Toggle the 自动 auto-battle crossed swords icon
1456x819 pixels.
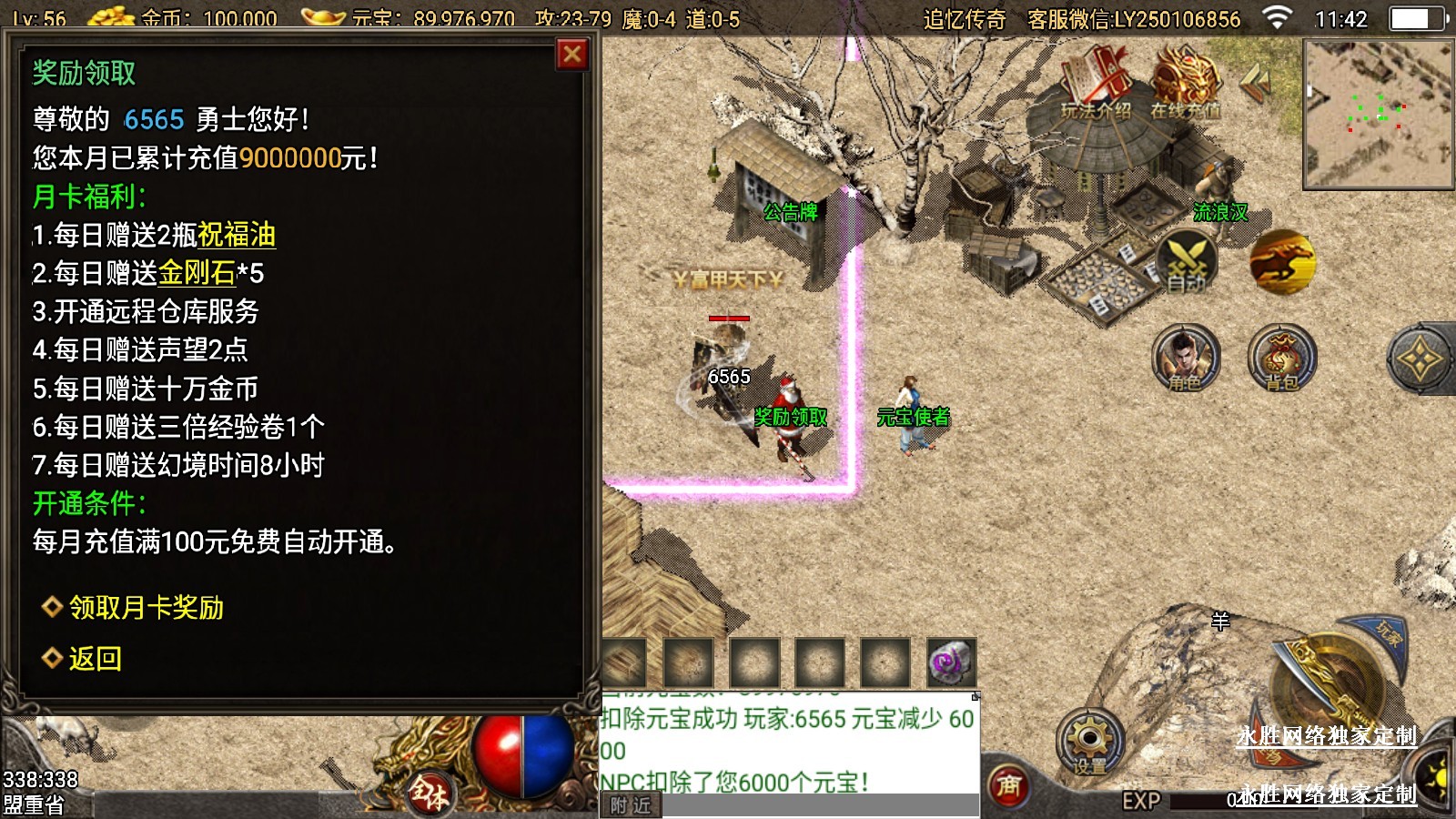click(x=1187, y=262)
